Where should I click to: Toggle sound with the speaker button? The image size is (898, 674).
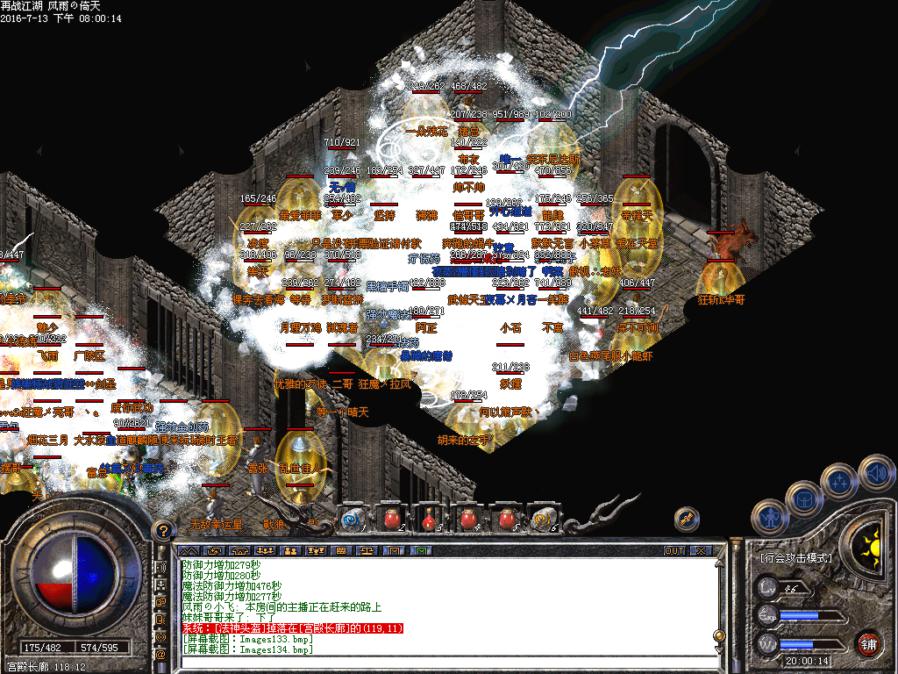click(x=876, y=470)
